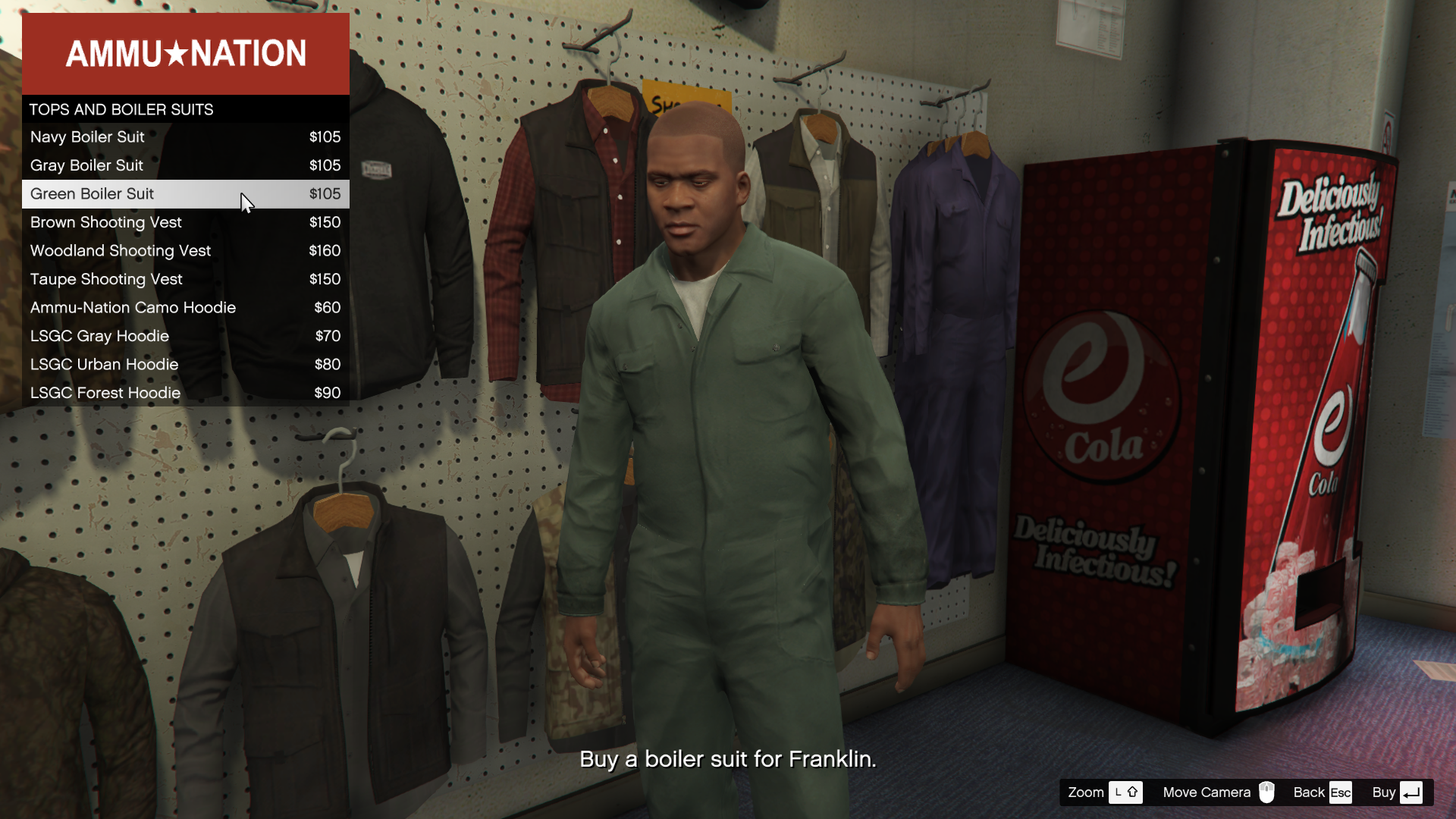1456x819 pixels.
Task: Click the Esc key icon next to Back
Action: tap(1339, 792)
